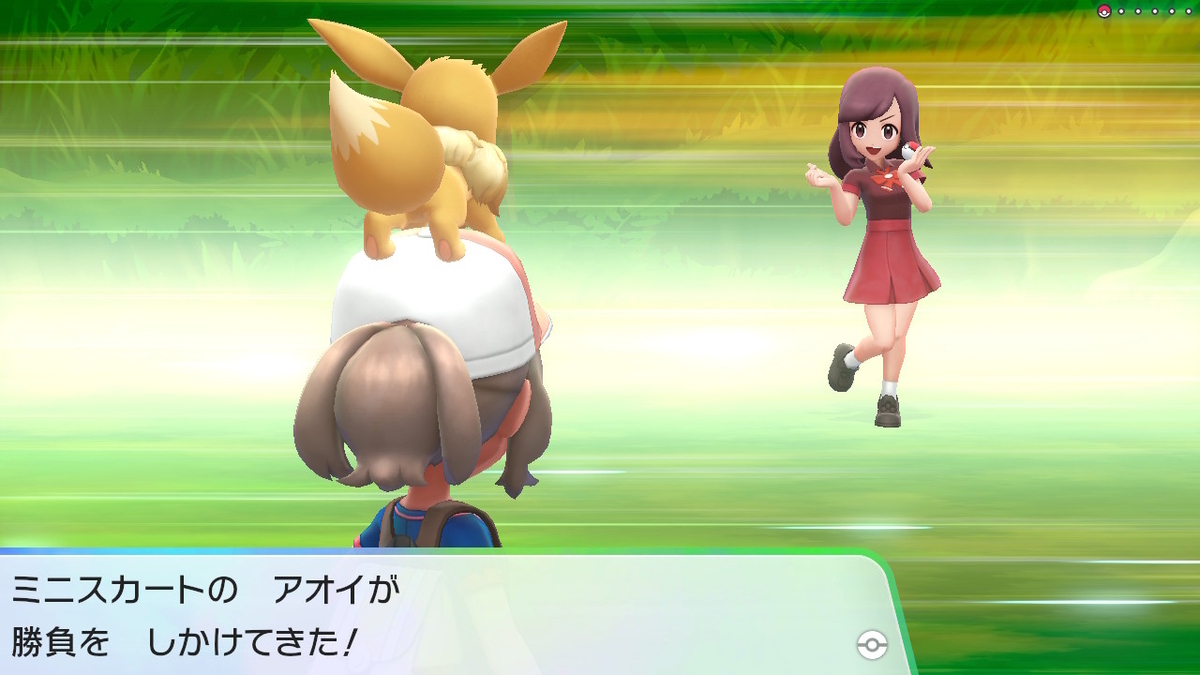The width and height of the screenshot is (1200, 675).
Task: Click the Poké Ball continue indicator
Action: (872, 645)
